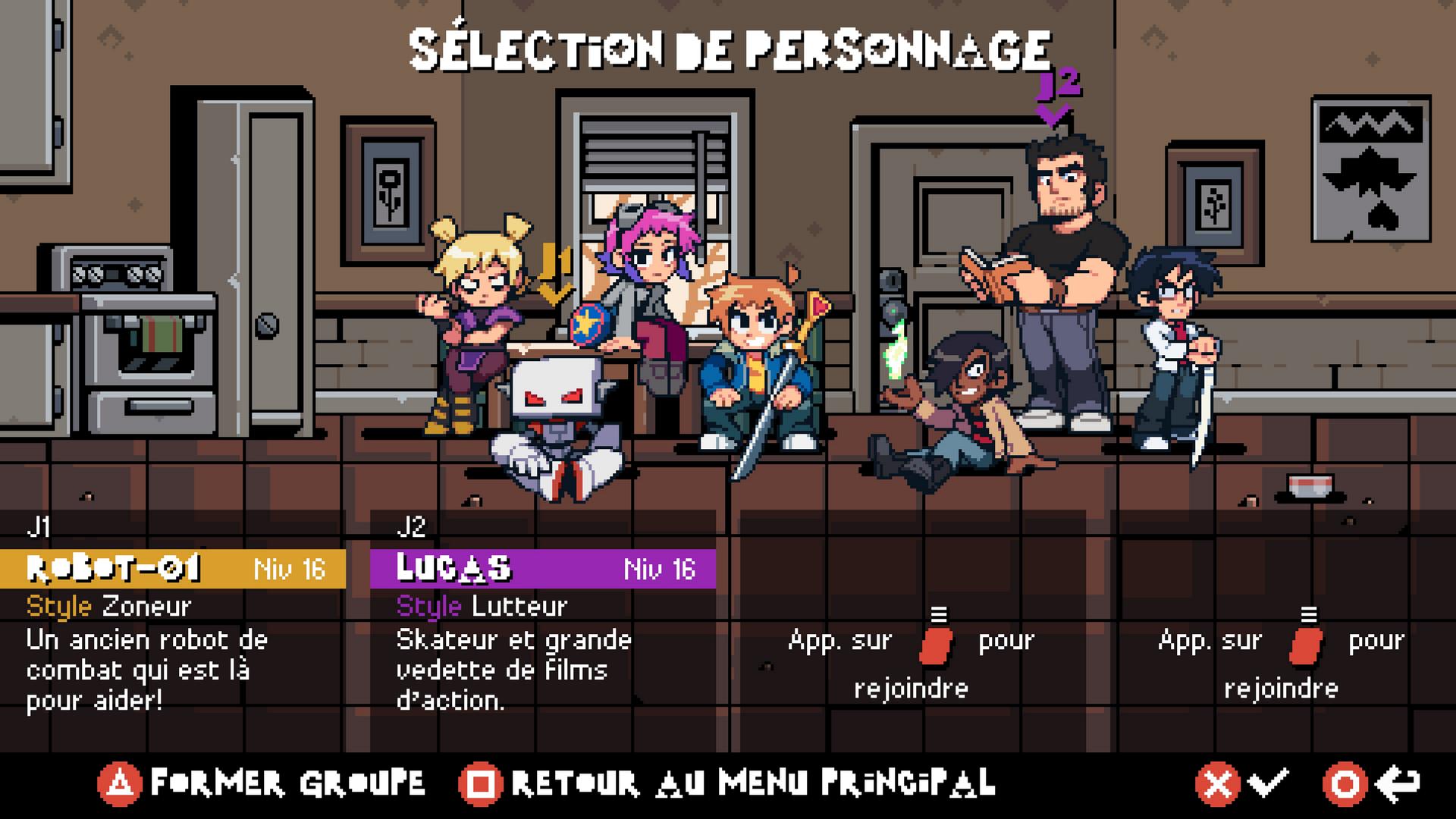The image size is (1456, 819).
Task: Click the LUCAS player two name banner
Action: click(543, 569)
